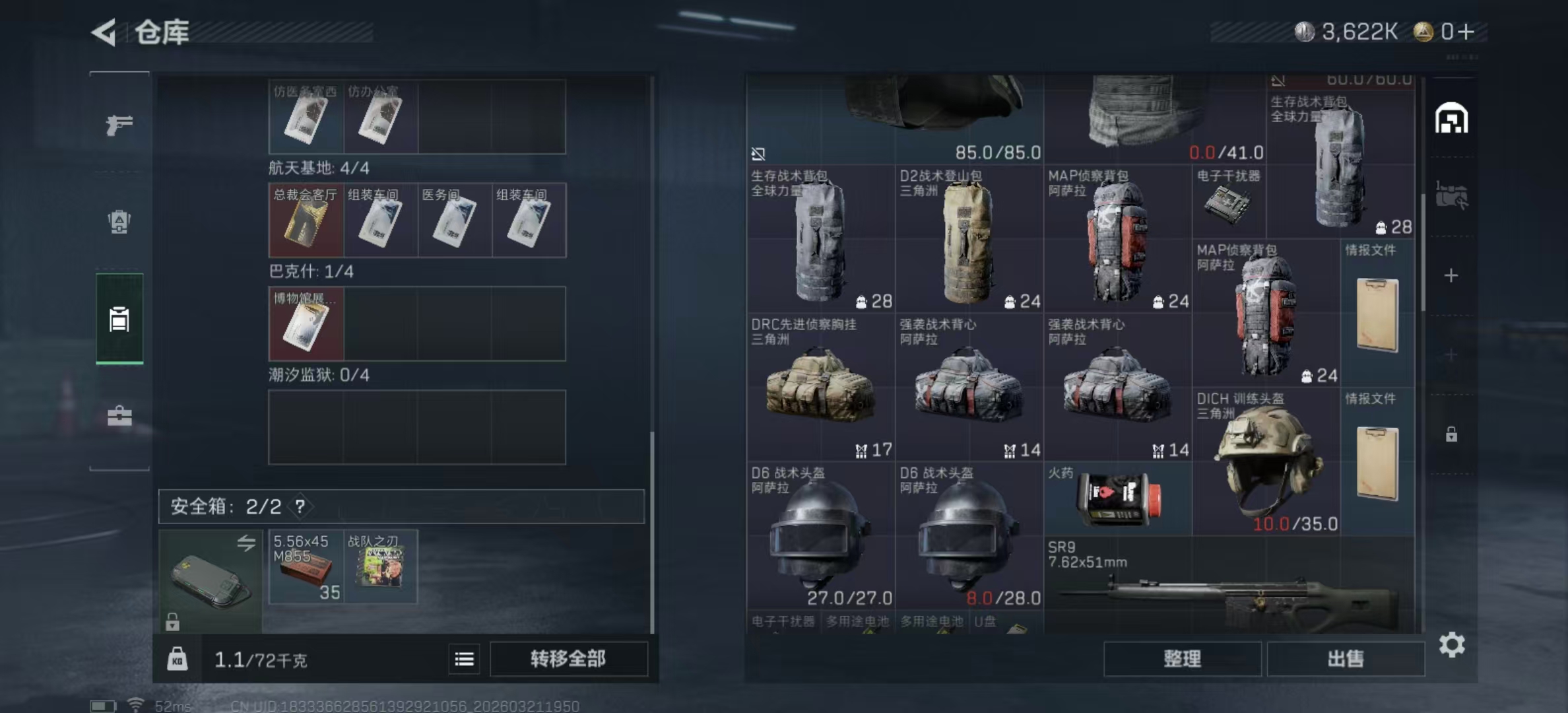The height and width of the screenshot is (713, 1568).
Task: Tap the 转移全部 button
Action: (x=568, y=659)
